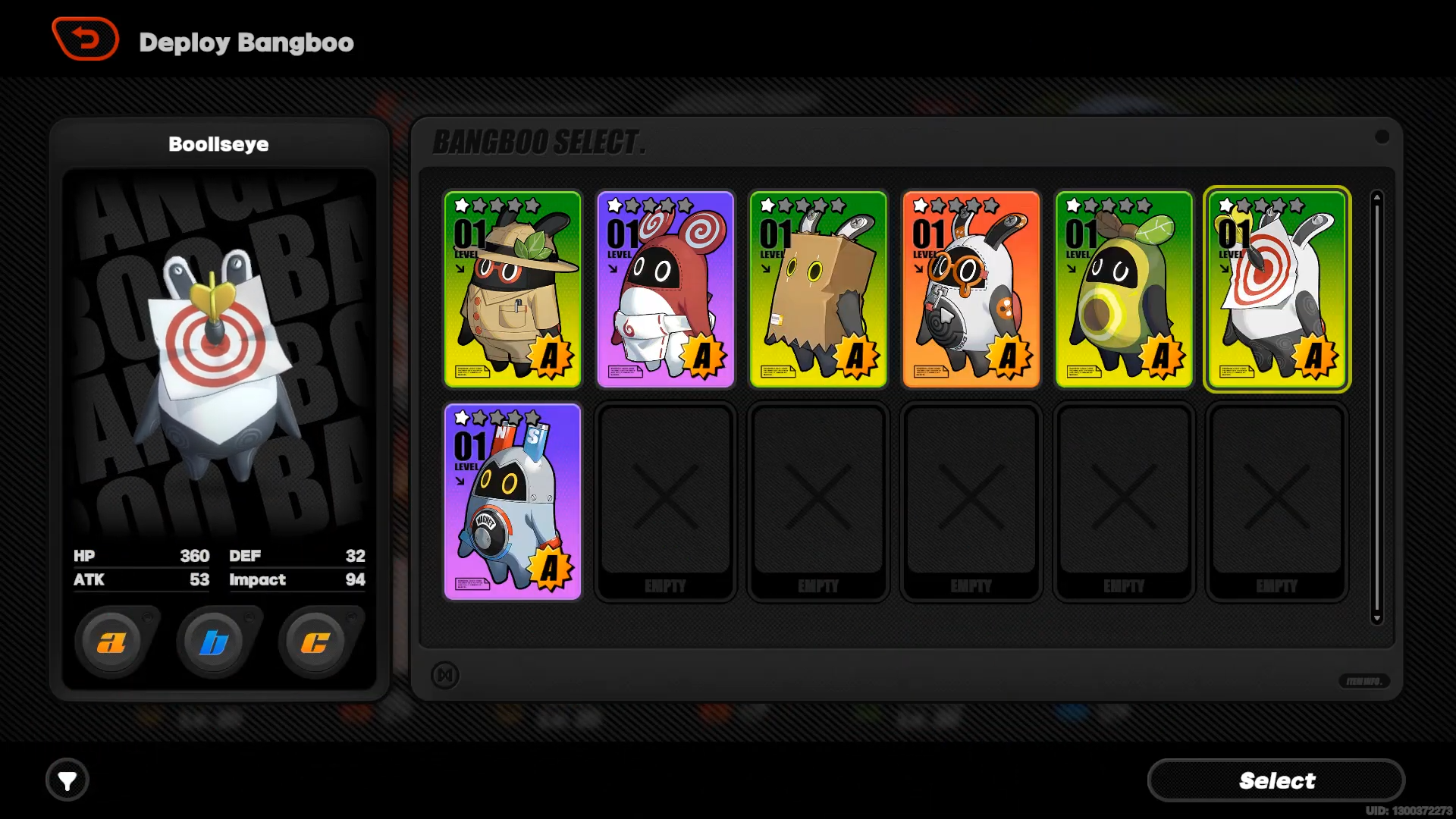Select the magnet Bangboo card

(513, 501)
